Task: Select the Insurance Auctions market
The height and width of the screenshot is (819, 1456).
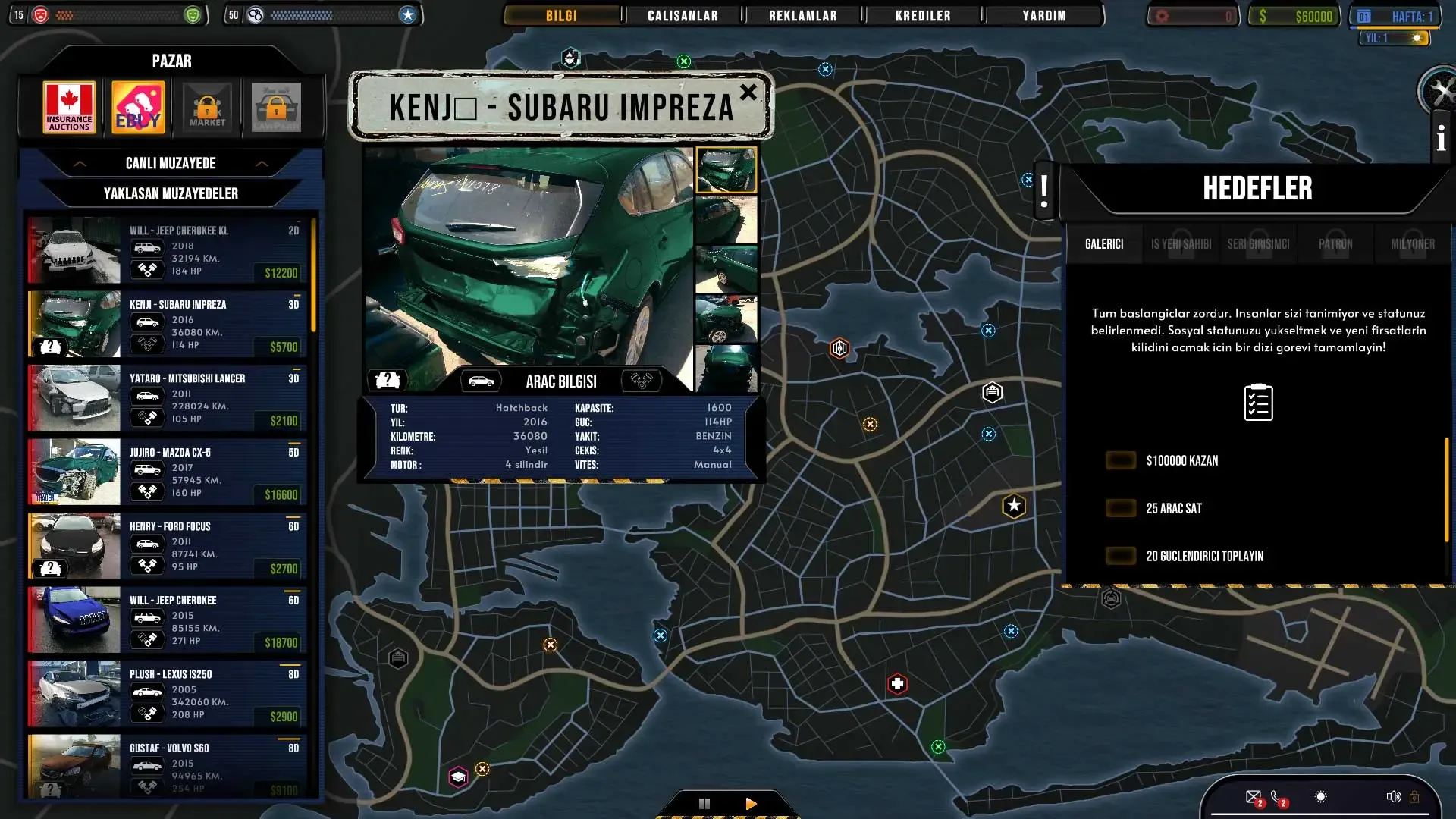Action: pyautogui.click(x=69, y=107)
